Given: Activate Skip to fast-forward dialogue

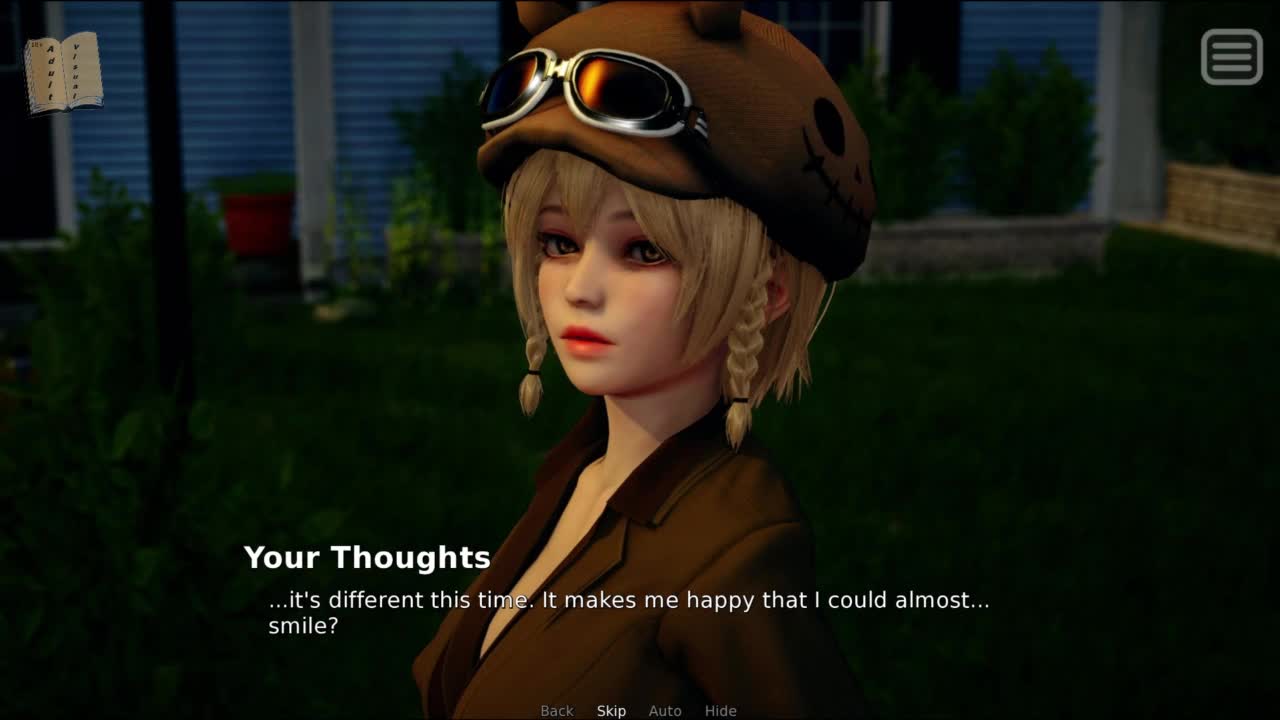Looking at the screenshot, I should point(611,711).
